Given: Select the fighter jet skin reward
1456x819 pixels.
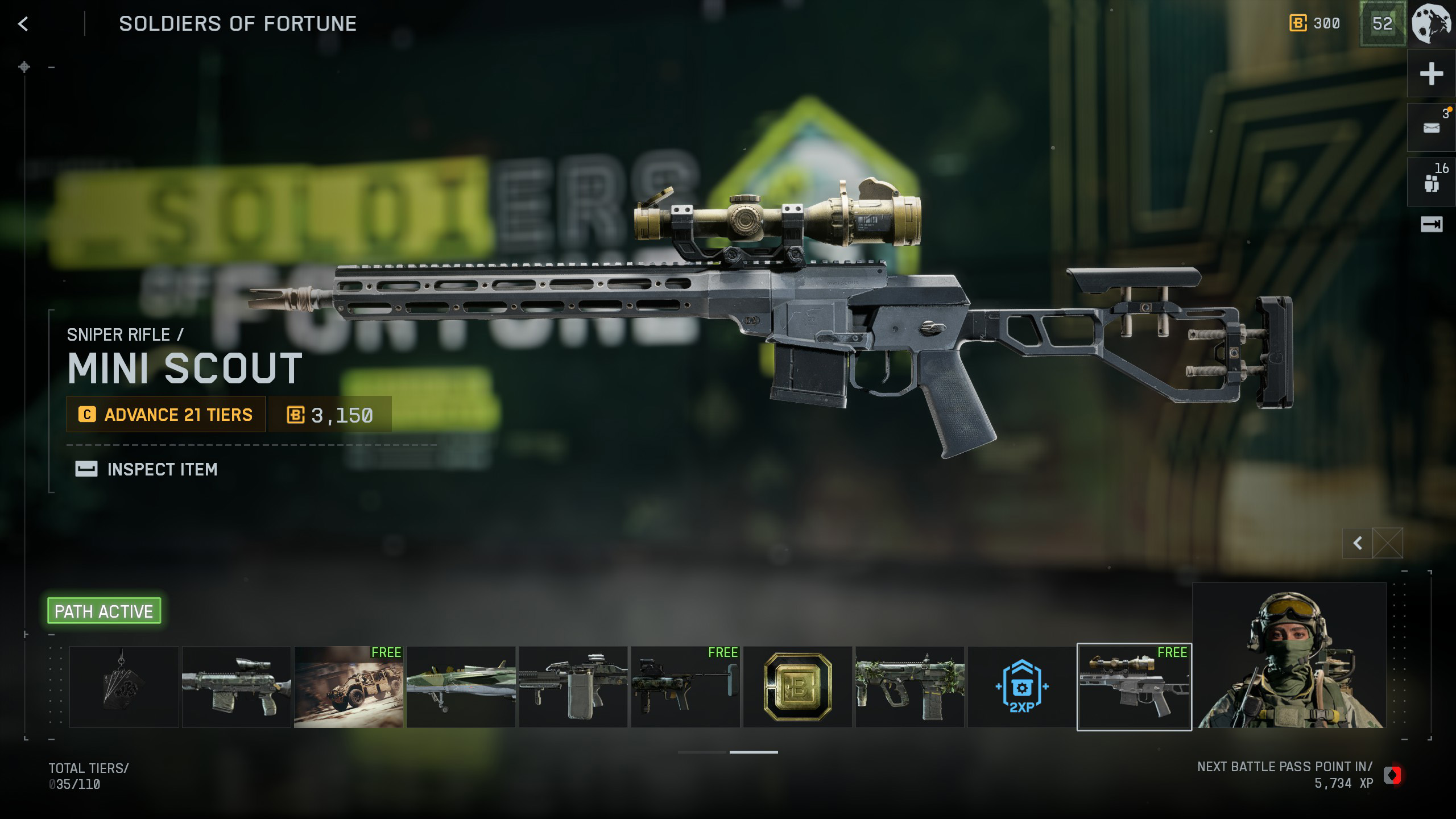Looking at the screenshot, I should tap(461, 687).
